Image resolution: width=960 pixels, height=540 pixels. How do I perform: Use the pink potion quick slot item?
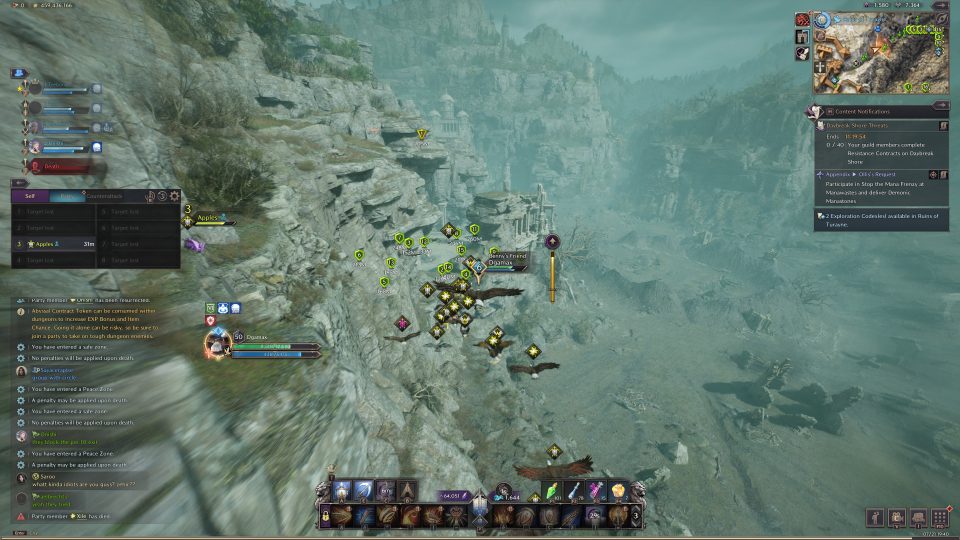[598, 491]
